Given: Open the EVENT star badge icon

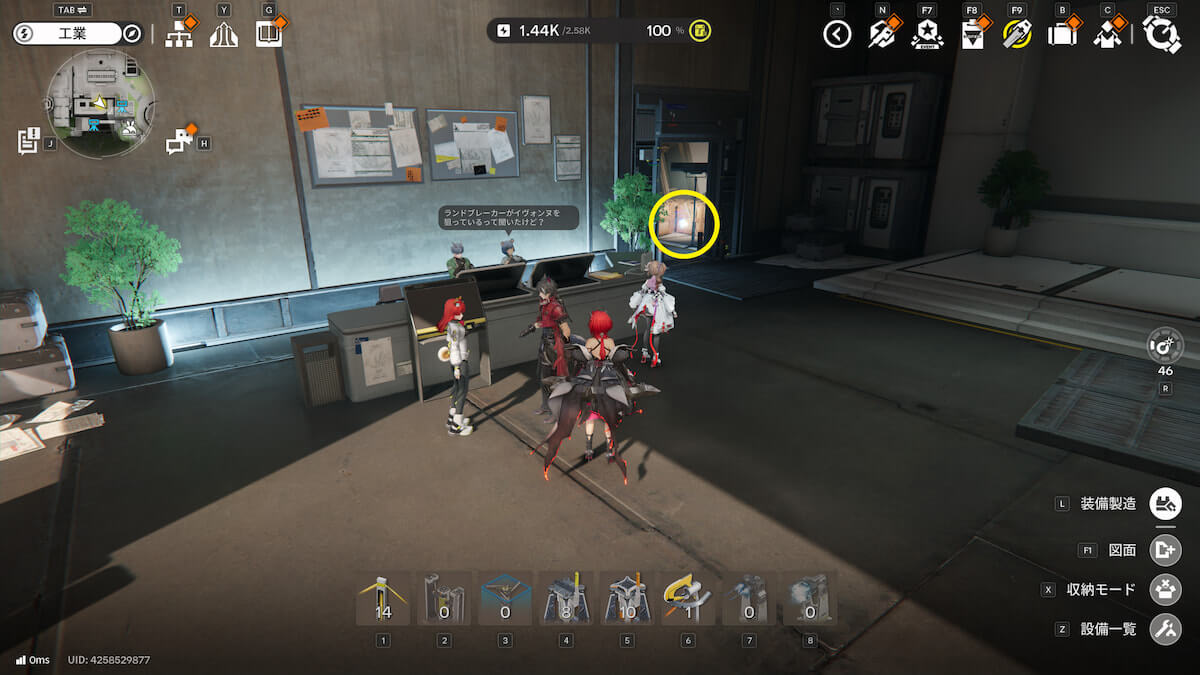Looking at the screenshot, I should (x=927, y=34).
